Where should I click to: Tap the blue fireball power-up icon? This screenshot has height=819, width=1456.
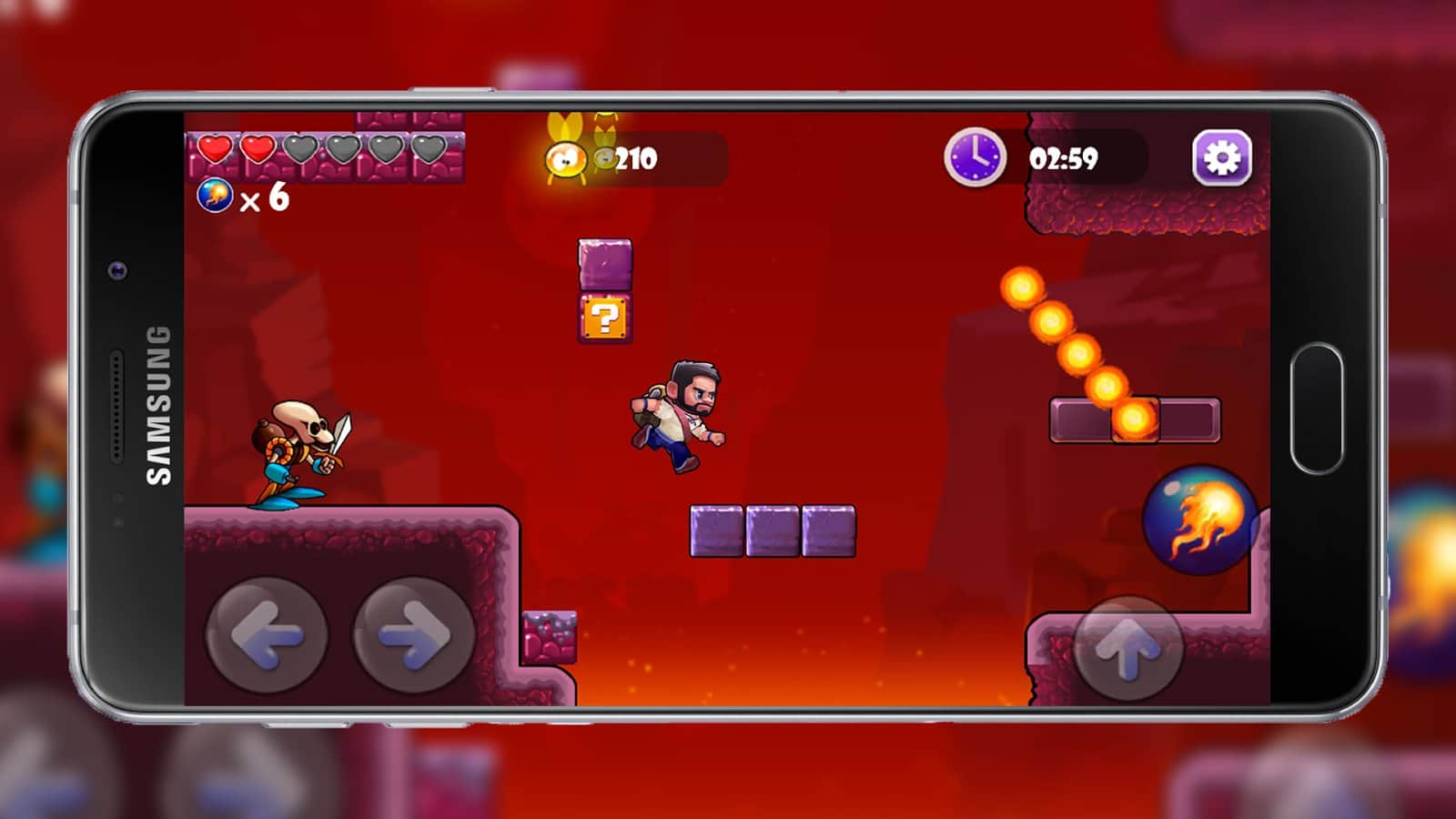[x=215, y=194]
